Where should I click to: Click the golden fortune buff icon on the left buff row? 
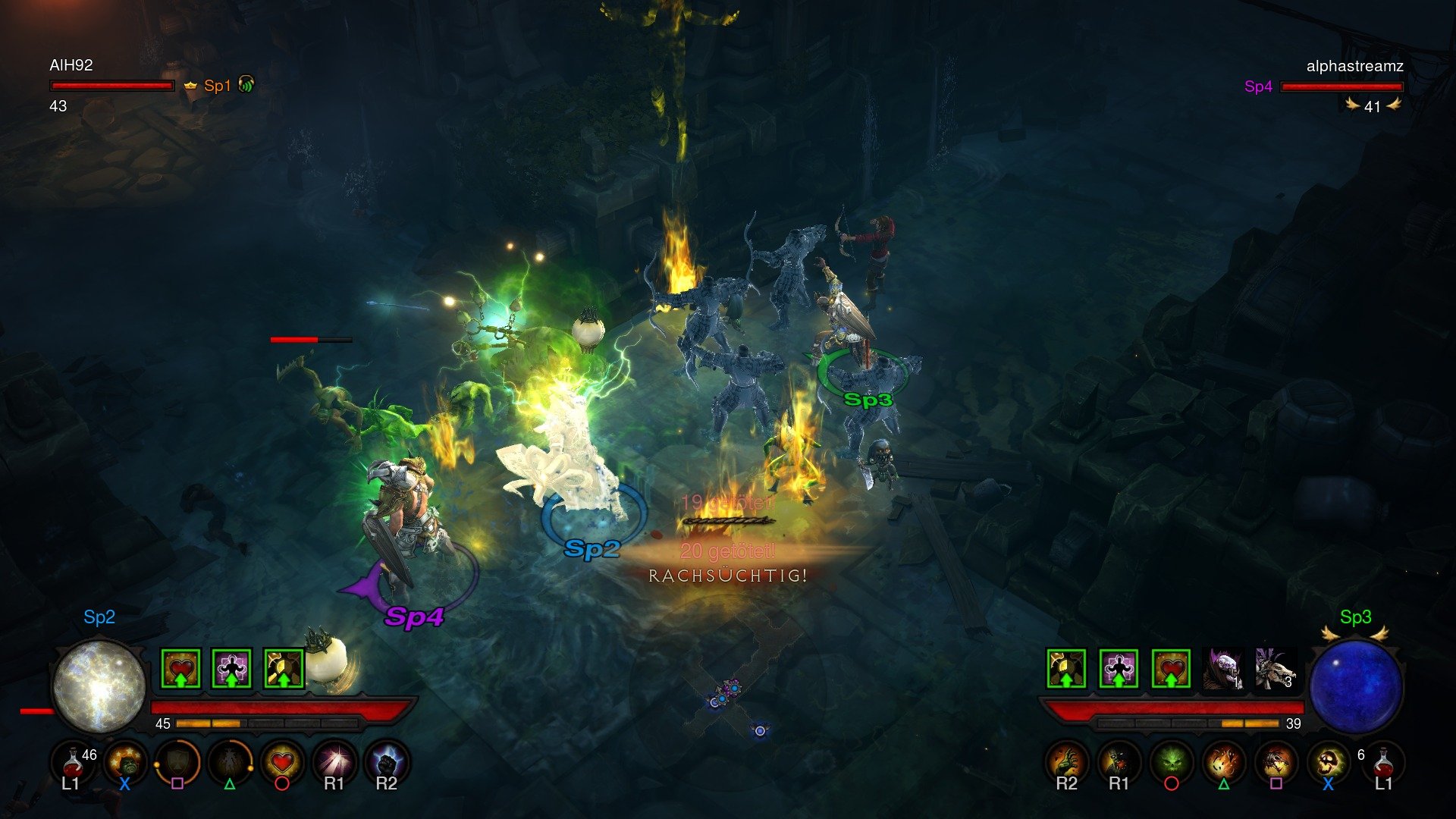[x=284, y=668]
